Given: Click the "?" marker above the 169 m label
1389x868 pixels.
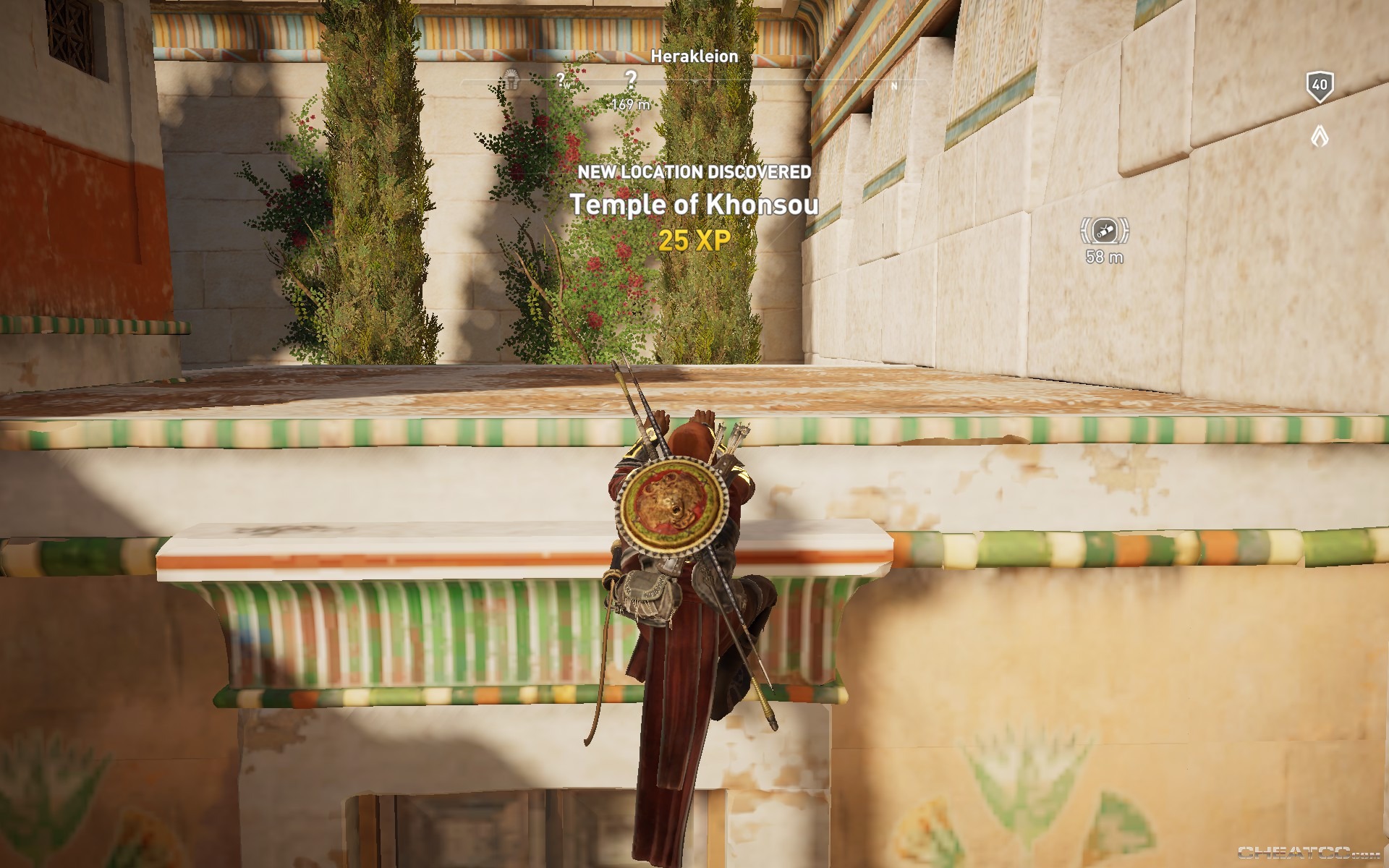Looking at the screenshot, I should tap(631, 77).
